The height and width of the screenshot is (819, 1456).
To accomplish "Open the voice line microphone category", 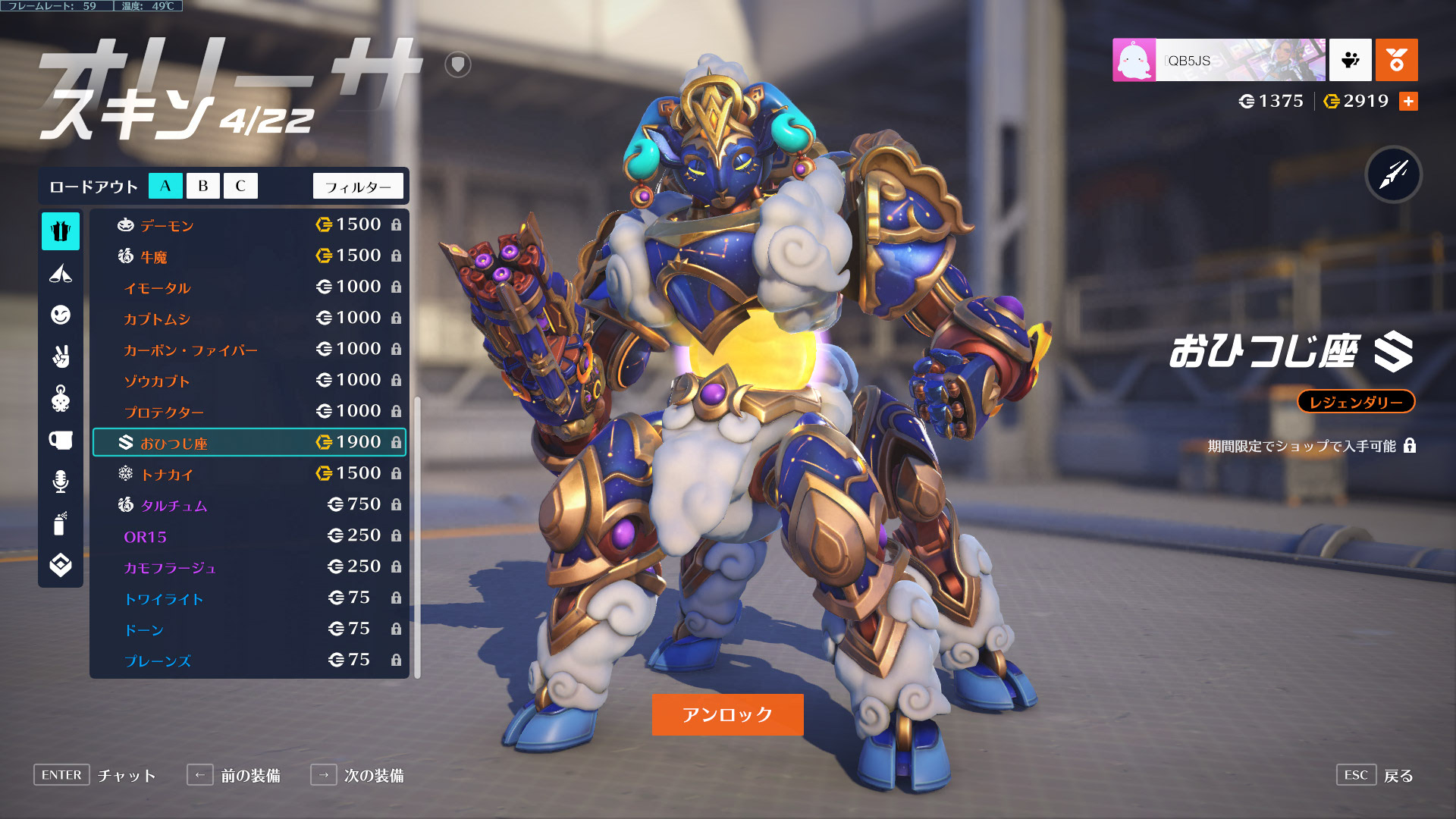I will pyautogui.click(x=61, y=482).
